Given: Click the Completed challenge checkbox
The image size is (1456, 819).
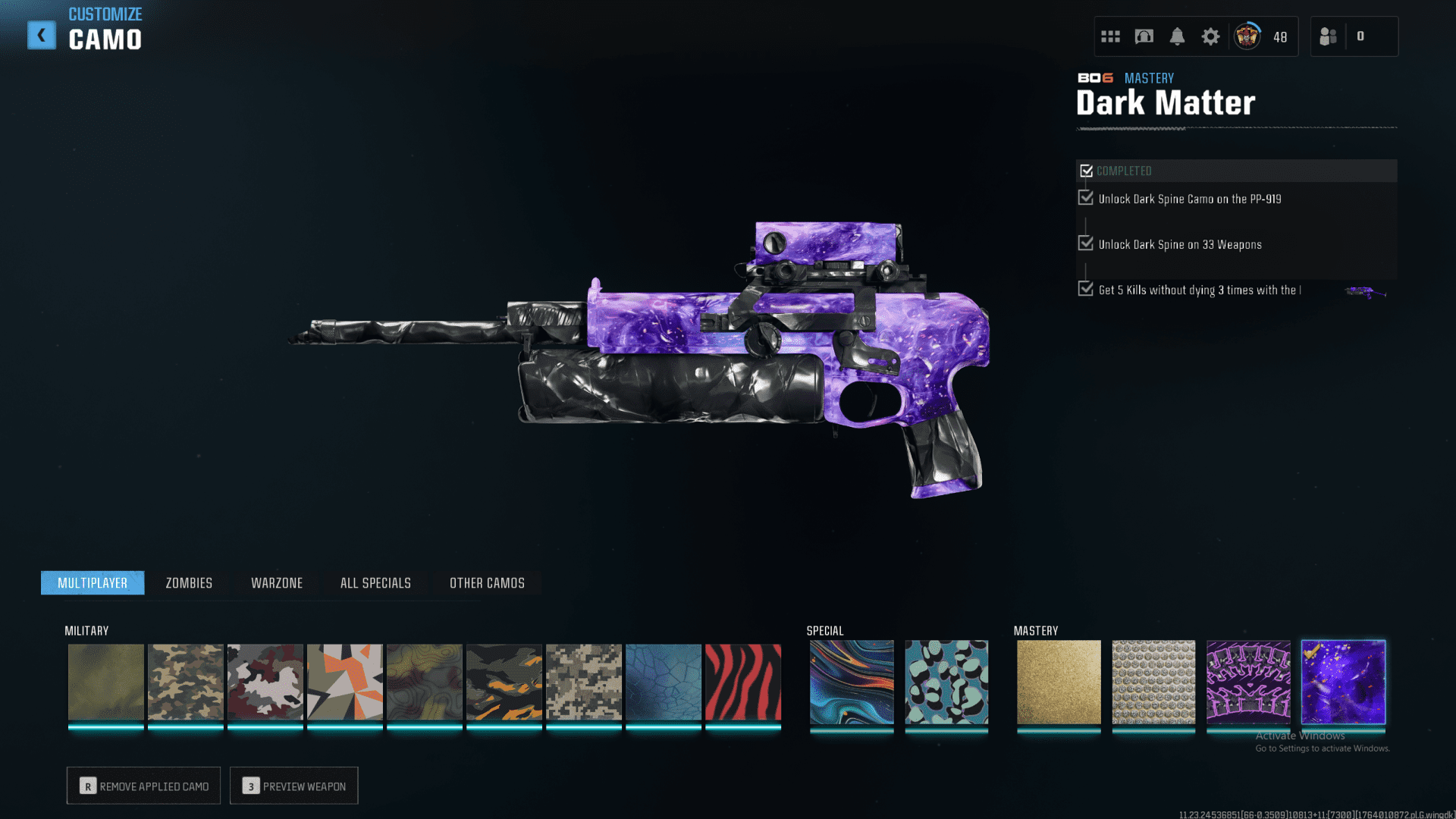Looking at the screenshot, I should pos(1086,171).
